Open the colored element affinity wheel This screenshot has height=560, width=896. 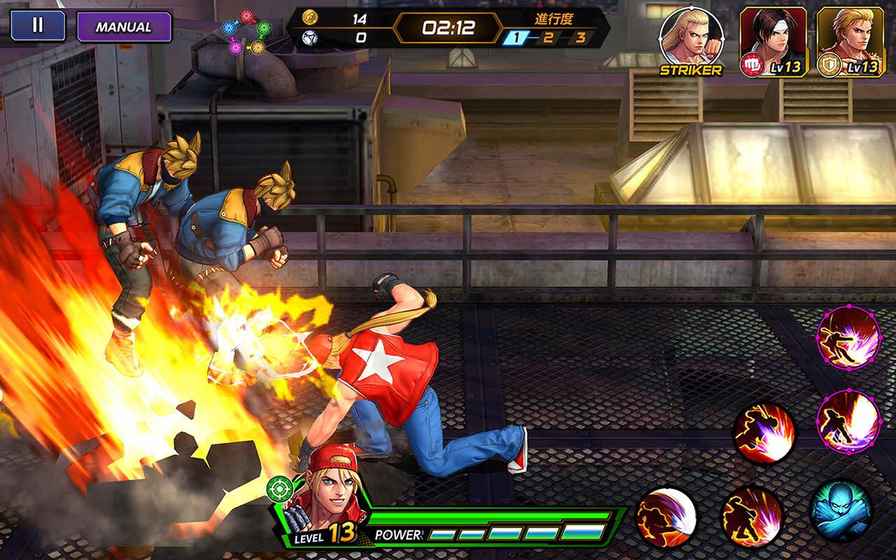pyautogui.click(x=243, y=32)
